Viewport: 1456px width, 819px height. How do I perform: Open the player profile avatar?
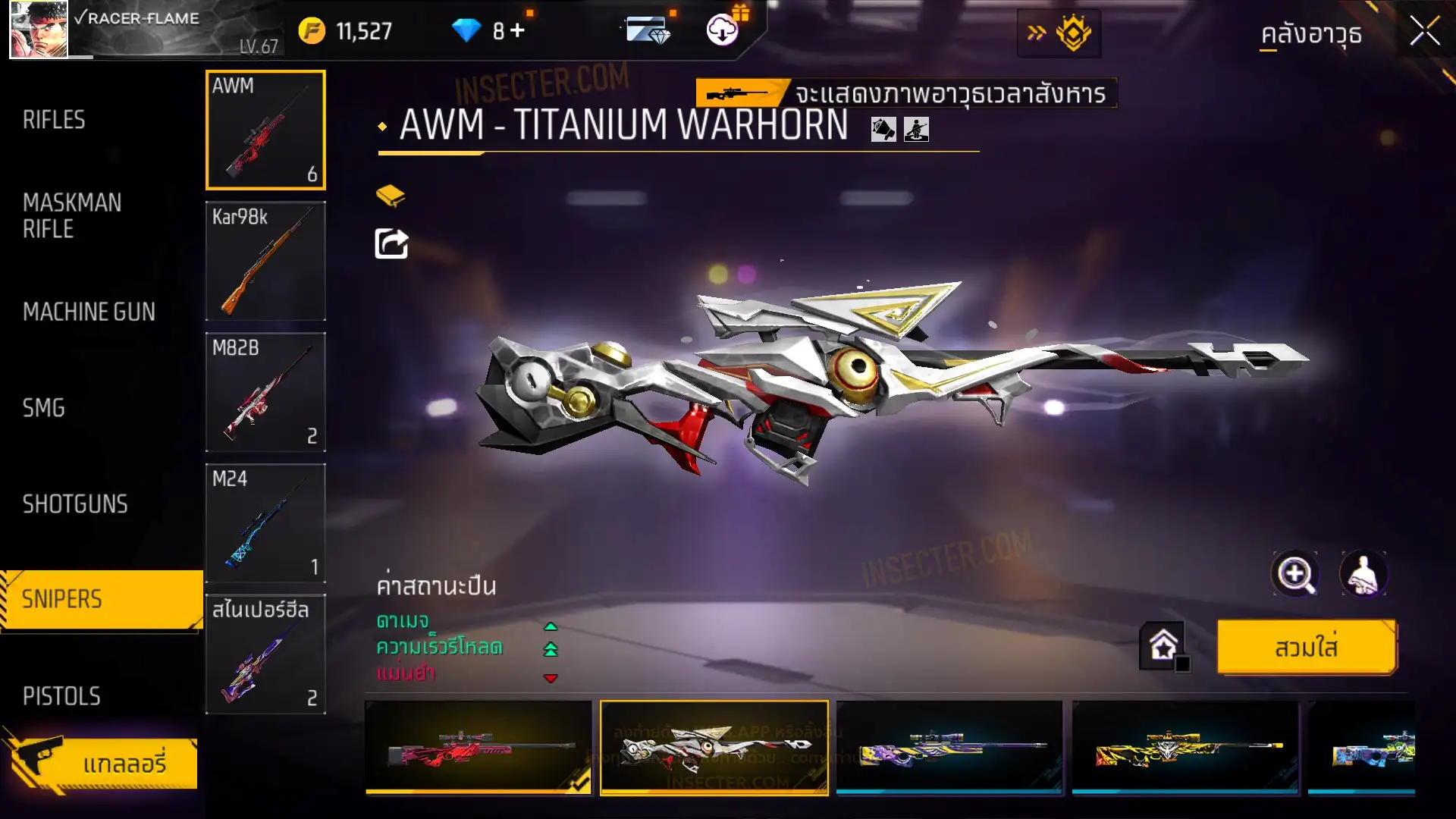coord(39,30)
